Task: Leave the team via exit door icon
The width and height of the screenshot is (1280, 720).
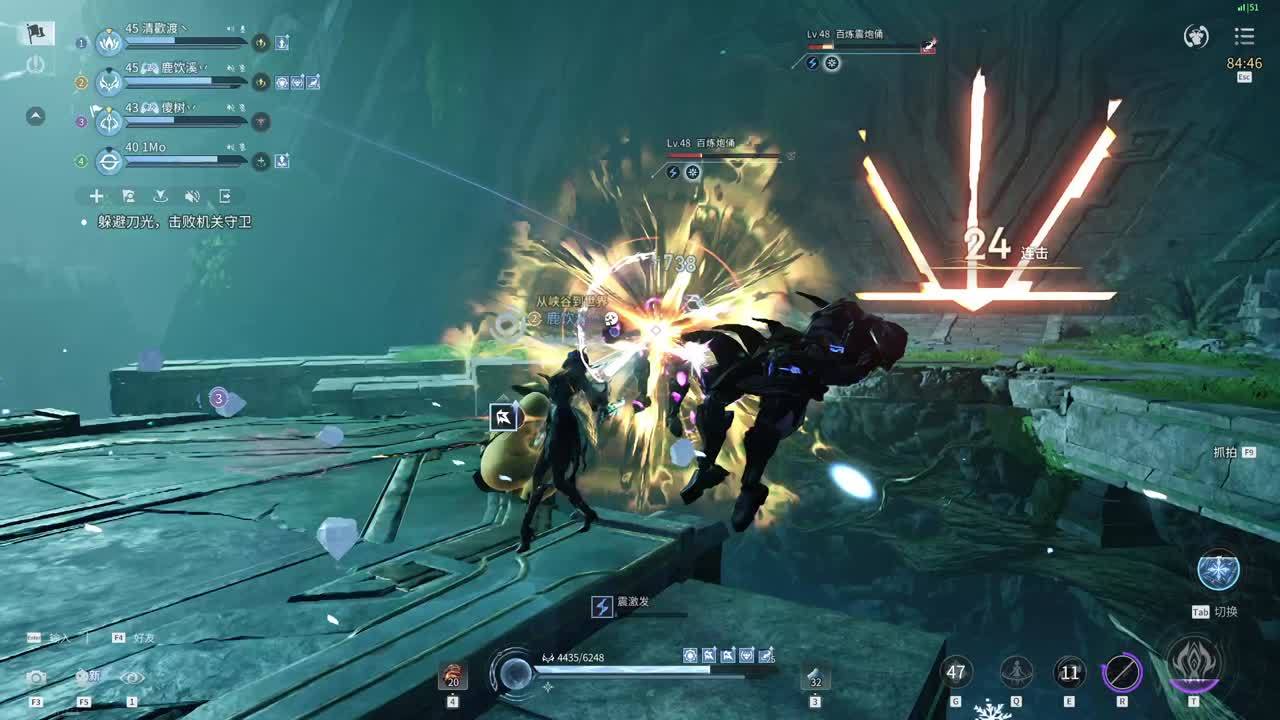Action: [x=225, y=196]
